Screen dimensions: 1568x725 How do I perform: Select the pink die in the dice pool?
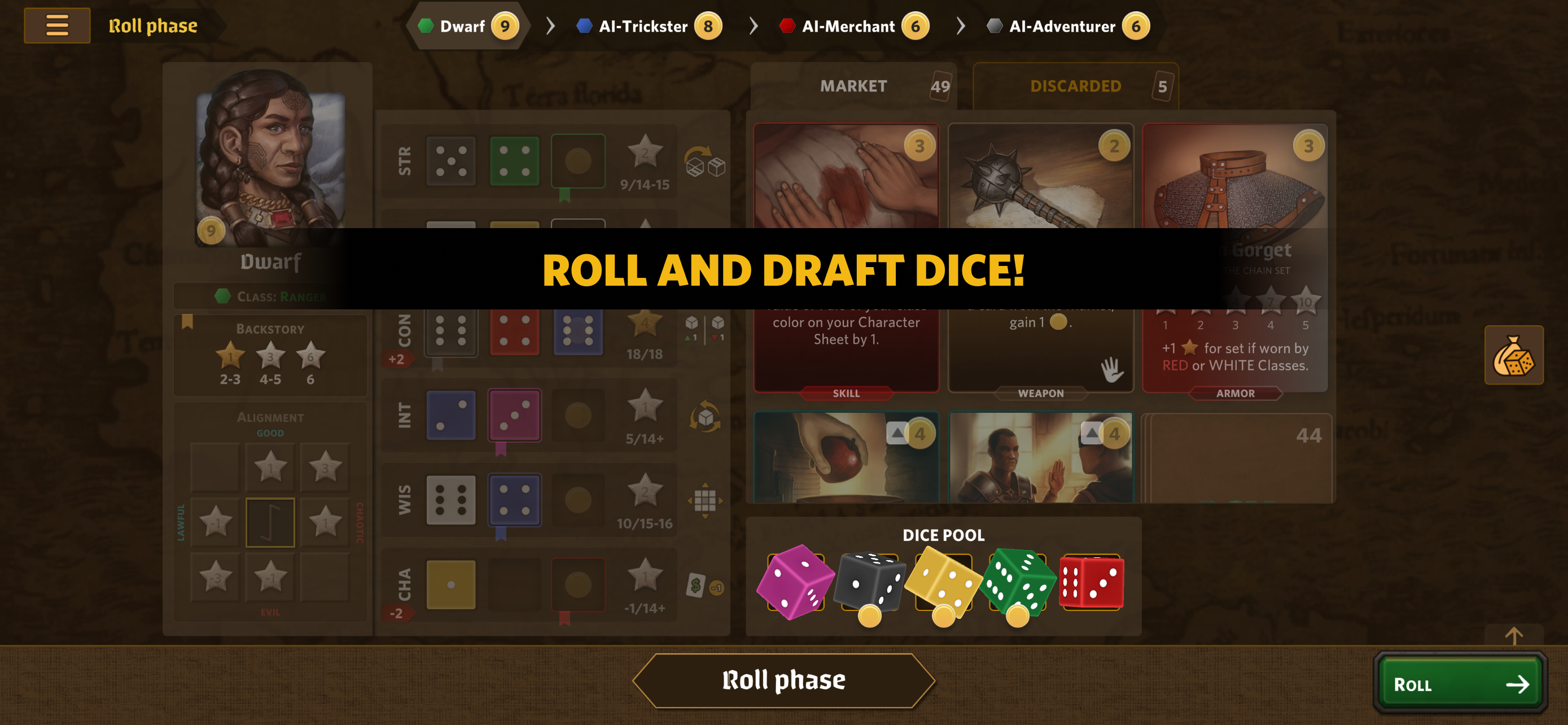tap(795, 582)
